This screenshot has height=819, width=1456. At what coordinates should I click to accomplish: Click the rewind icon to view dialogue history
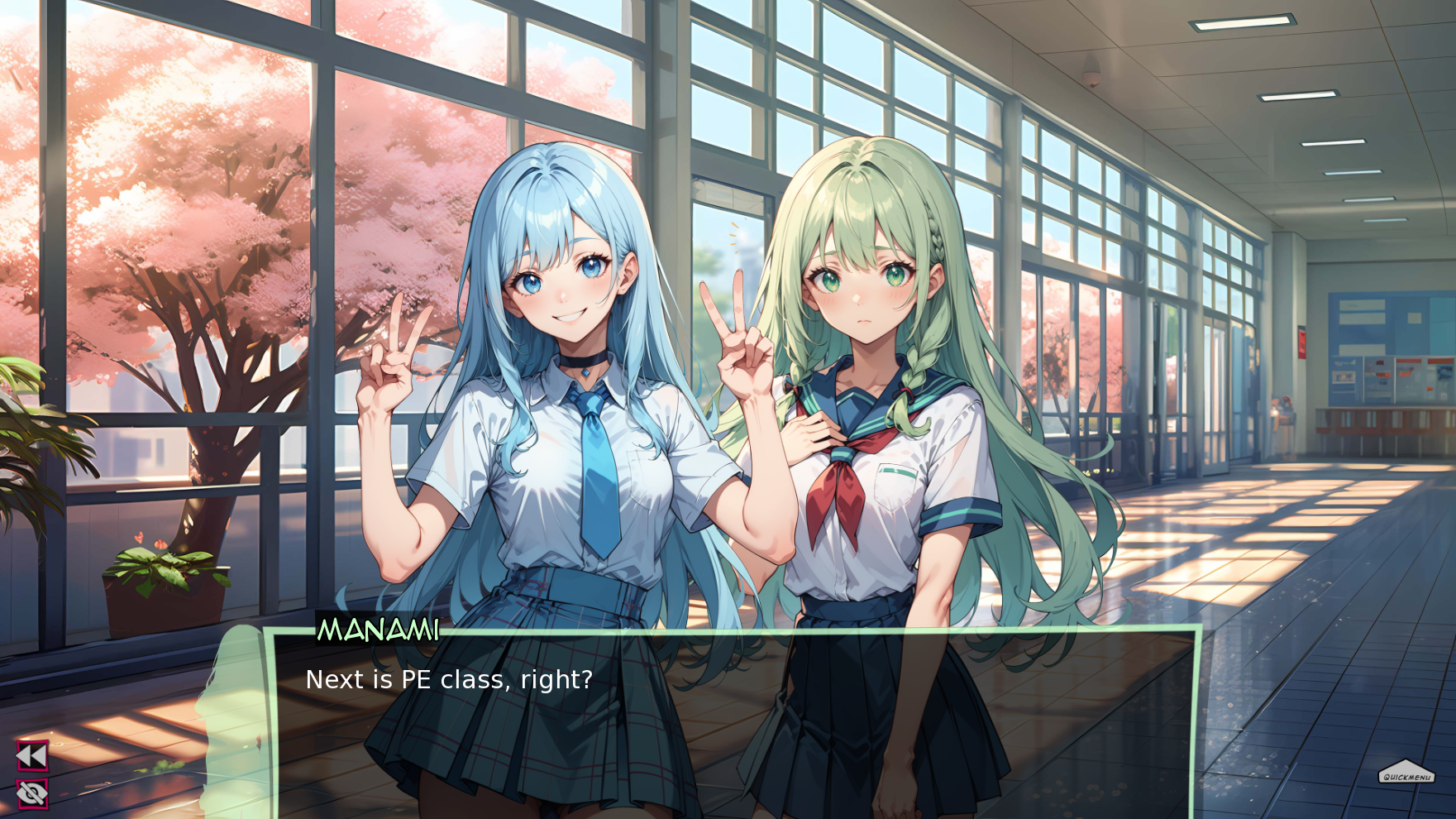tap(31, 755)
